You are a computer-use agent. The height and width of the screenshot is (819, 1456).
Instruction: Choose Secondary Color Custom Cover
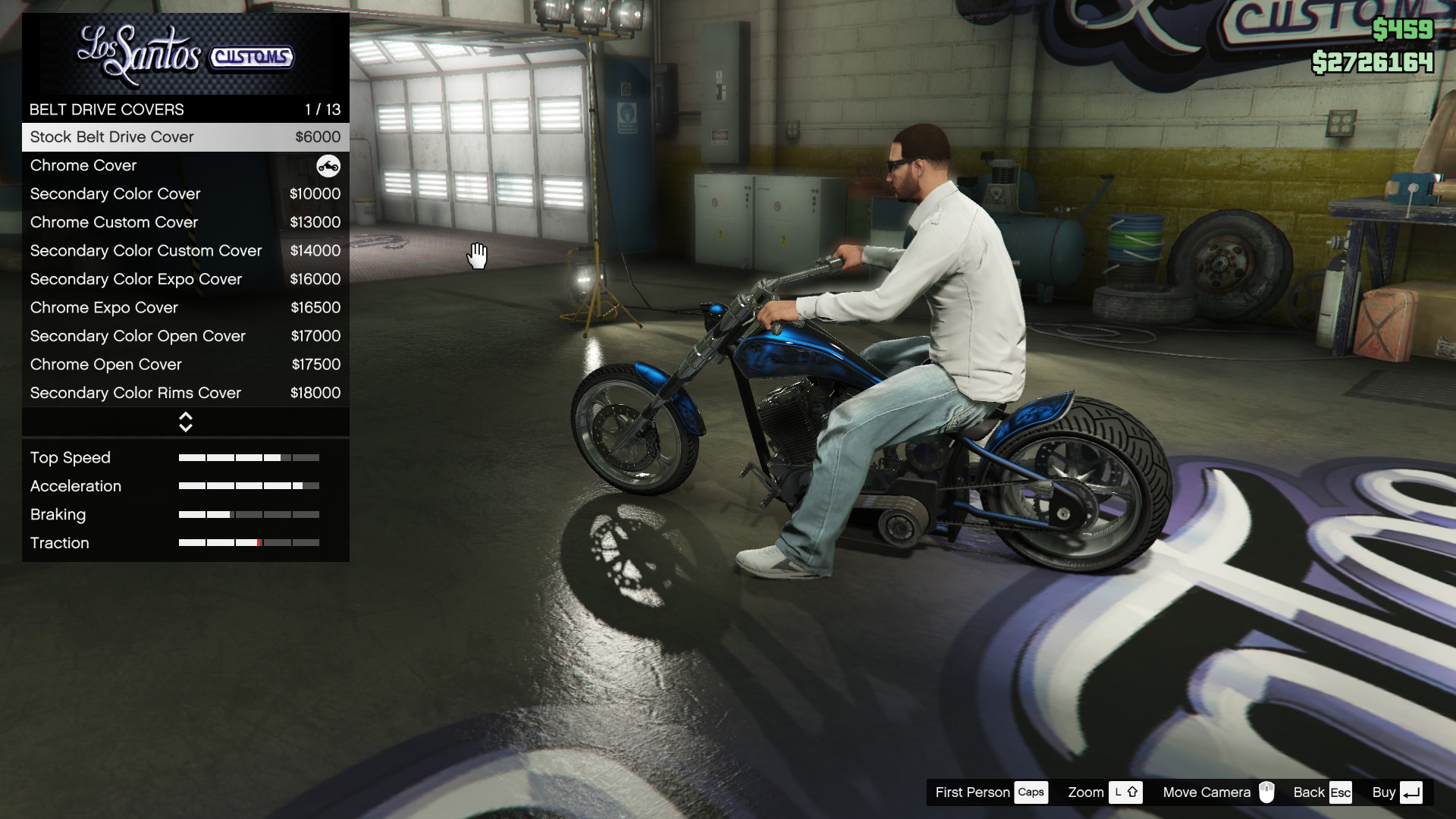[x=185, y=251]
